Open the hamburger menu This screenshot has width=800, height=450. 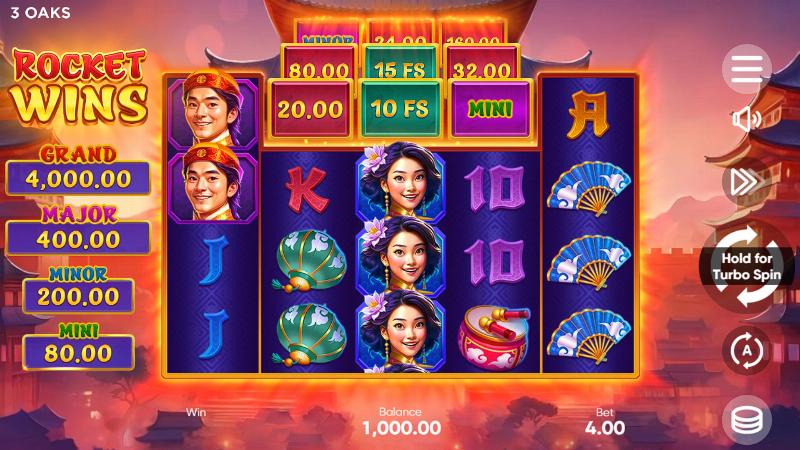746,69
